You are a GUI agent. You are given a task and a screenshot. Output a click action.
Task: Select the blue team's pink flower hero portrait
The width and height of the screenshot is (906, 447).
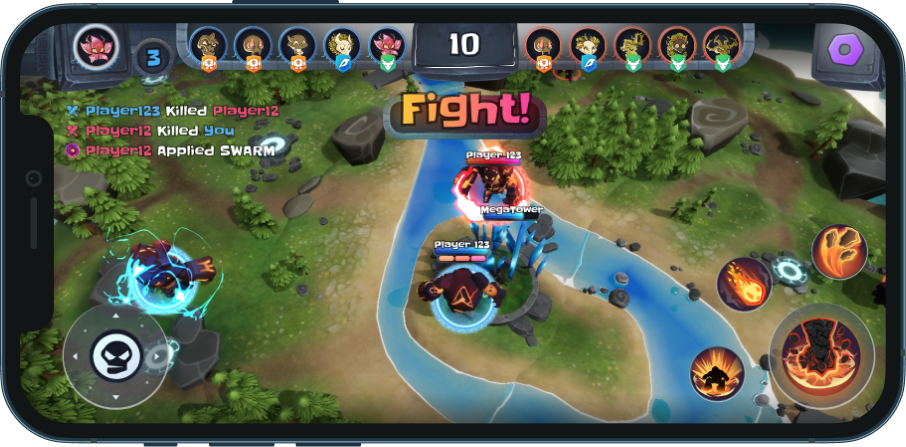coord(387,44)
